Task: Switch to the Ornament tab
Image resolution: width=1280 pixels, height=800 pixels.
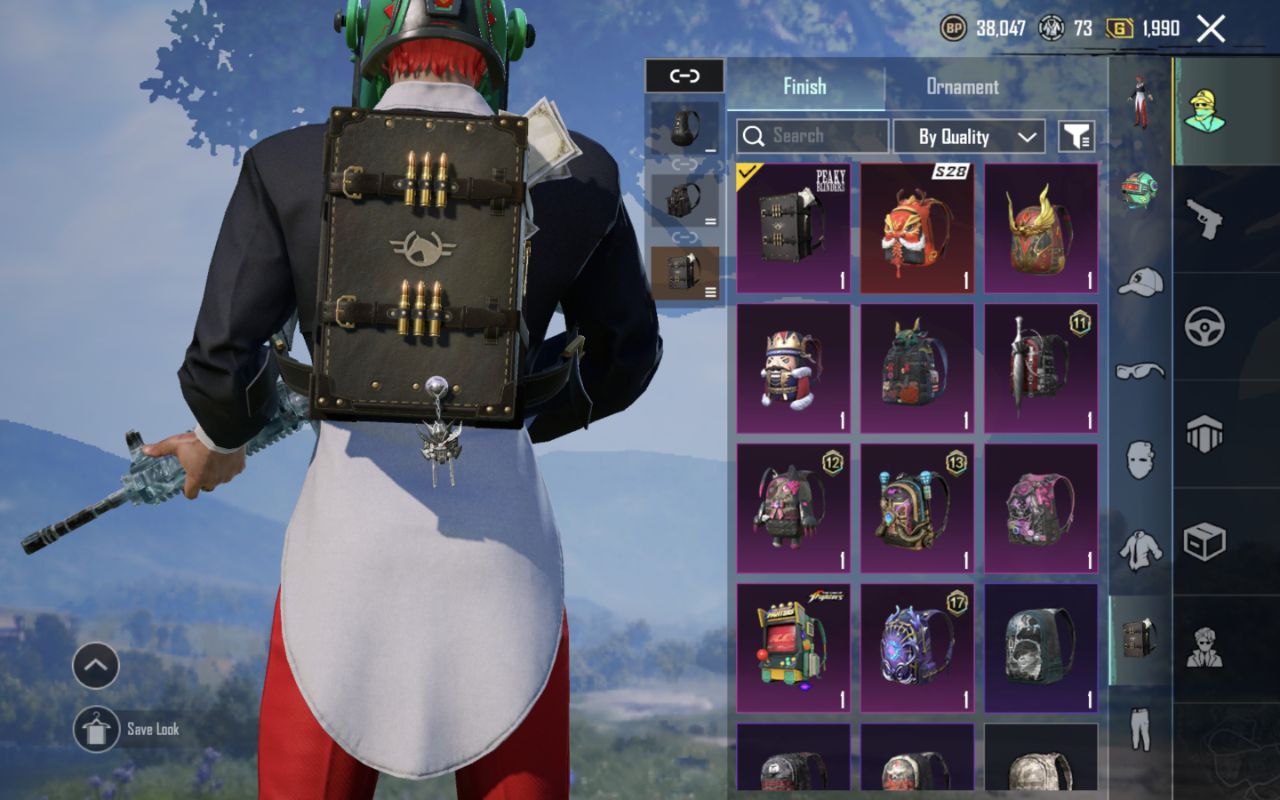Action: pos(962,87)
